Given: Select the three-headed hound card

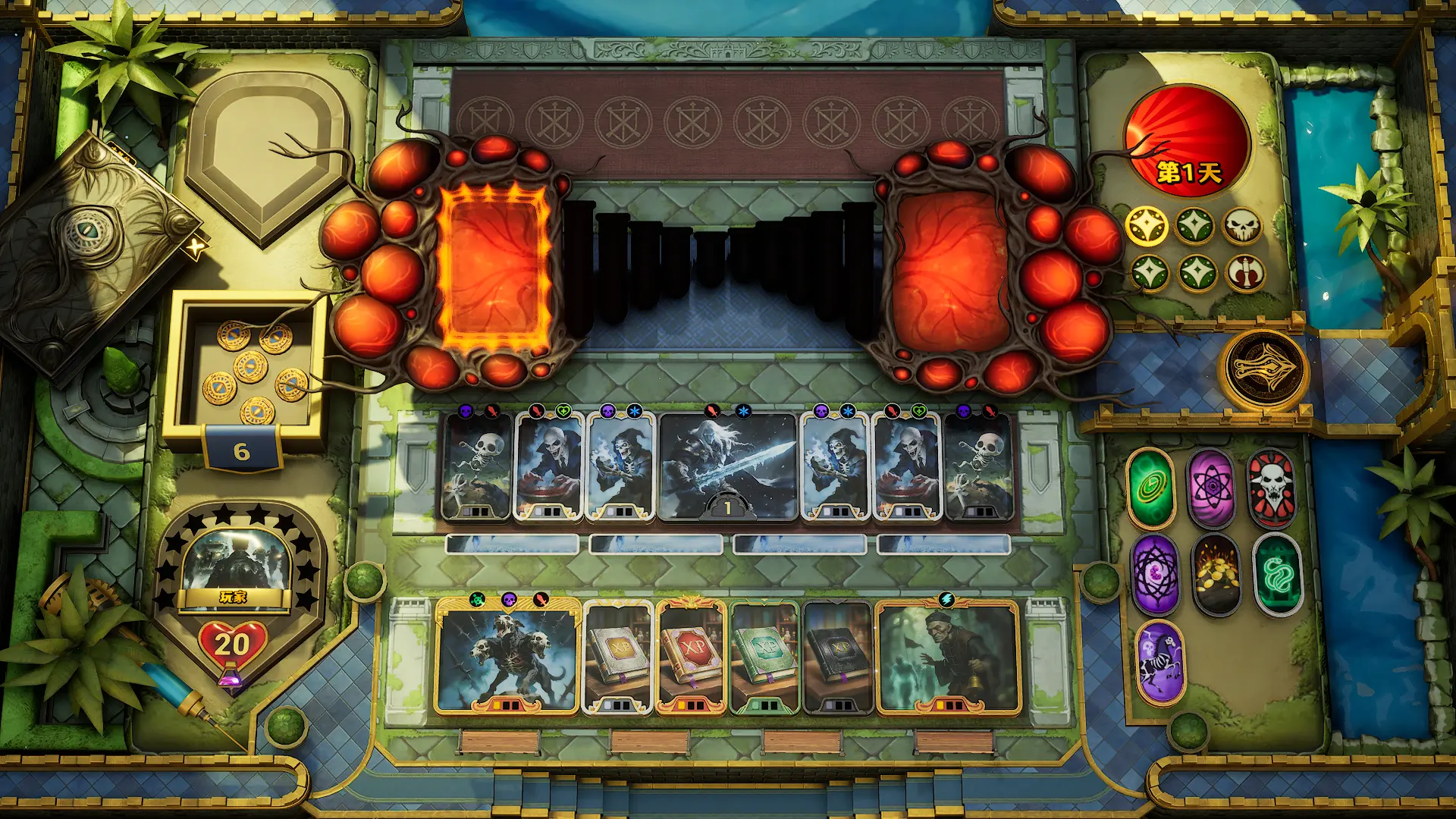Looking at the screenshot, I should coord(507,658).
